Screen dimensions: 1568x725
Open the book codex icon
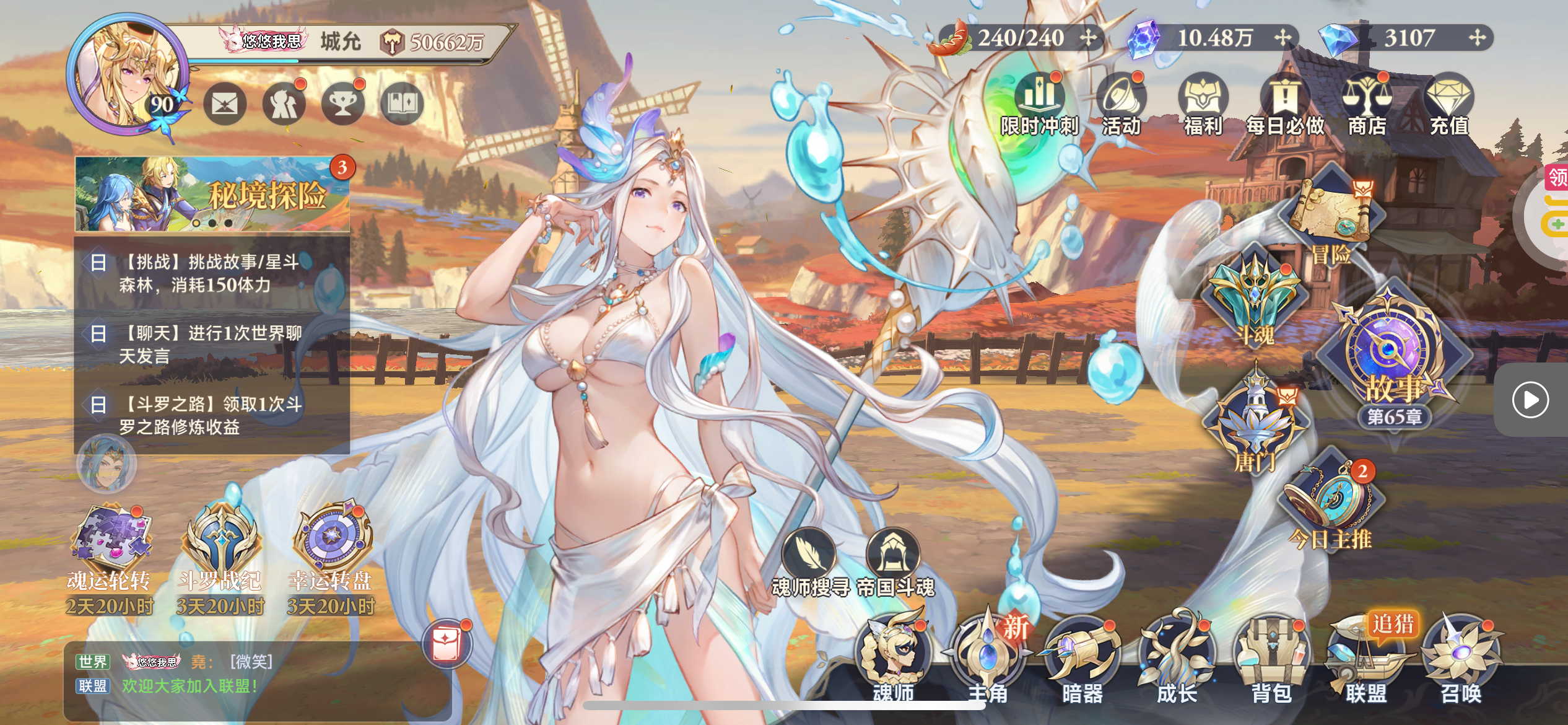[x=402, y=103]
